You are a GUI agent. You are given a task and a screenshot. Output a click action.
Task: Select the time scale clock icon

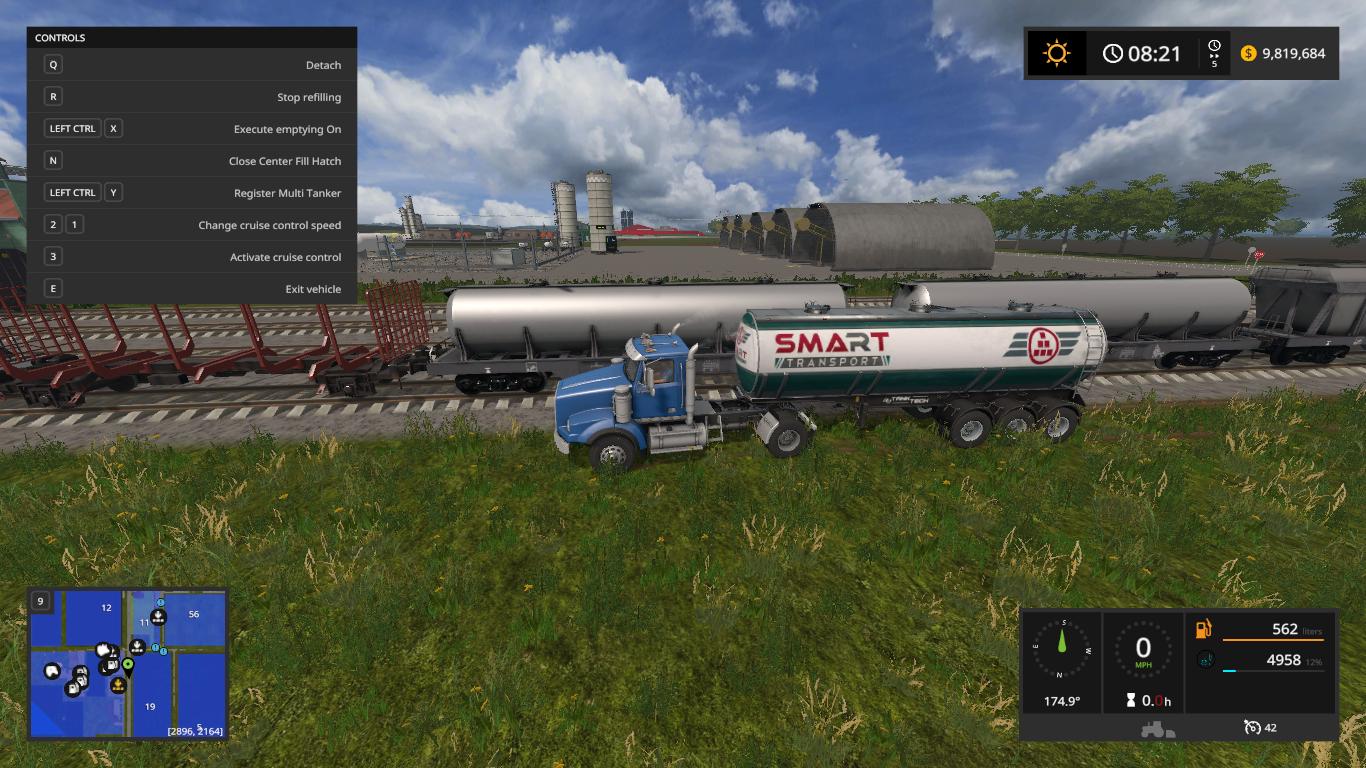1214,48
